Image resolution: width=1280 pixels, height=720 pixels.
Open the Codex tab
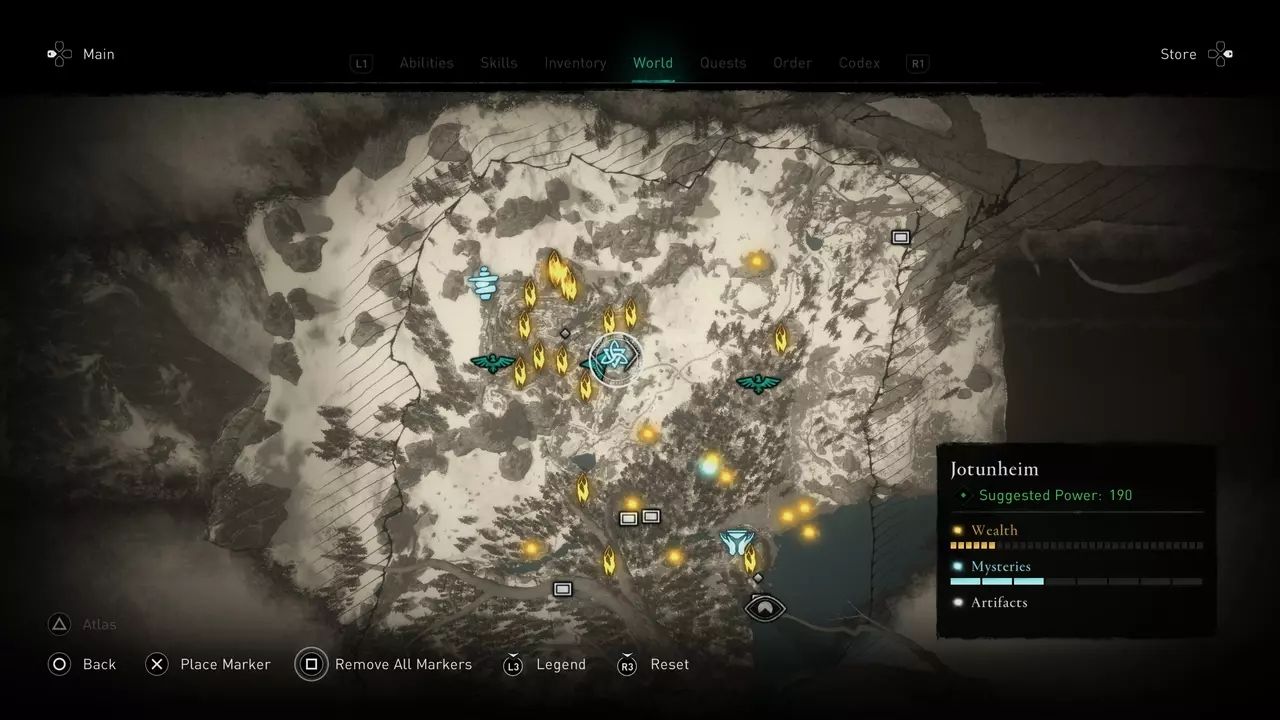(859, 63)
